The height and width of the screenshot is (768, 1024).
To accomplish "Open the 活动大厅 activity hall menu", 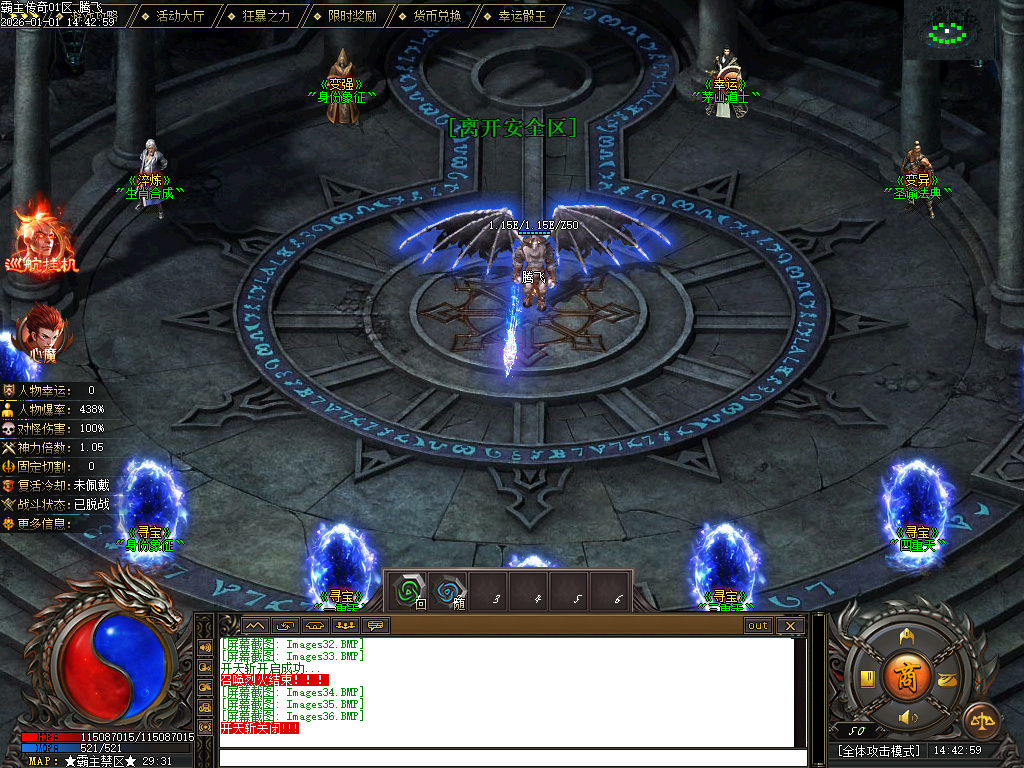I will coord(180,16).
